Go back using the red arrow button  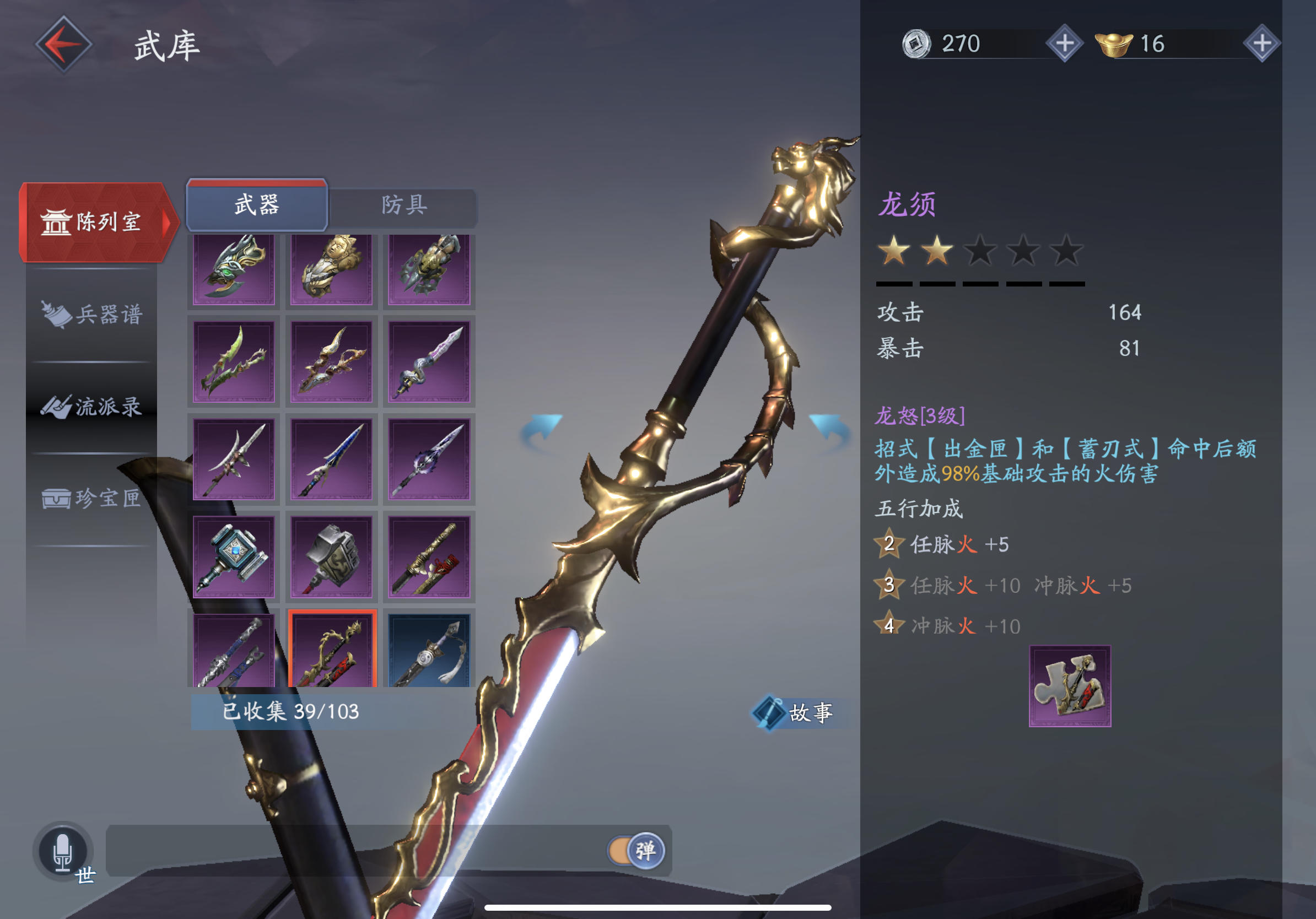point(63,44)
